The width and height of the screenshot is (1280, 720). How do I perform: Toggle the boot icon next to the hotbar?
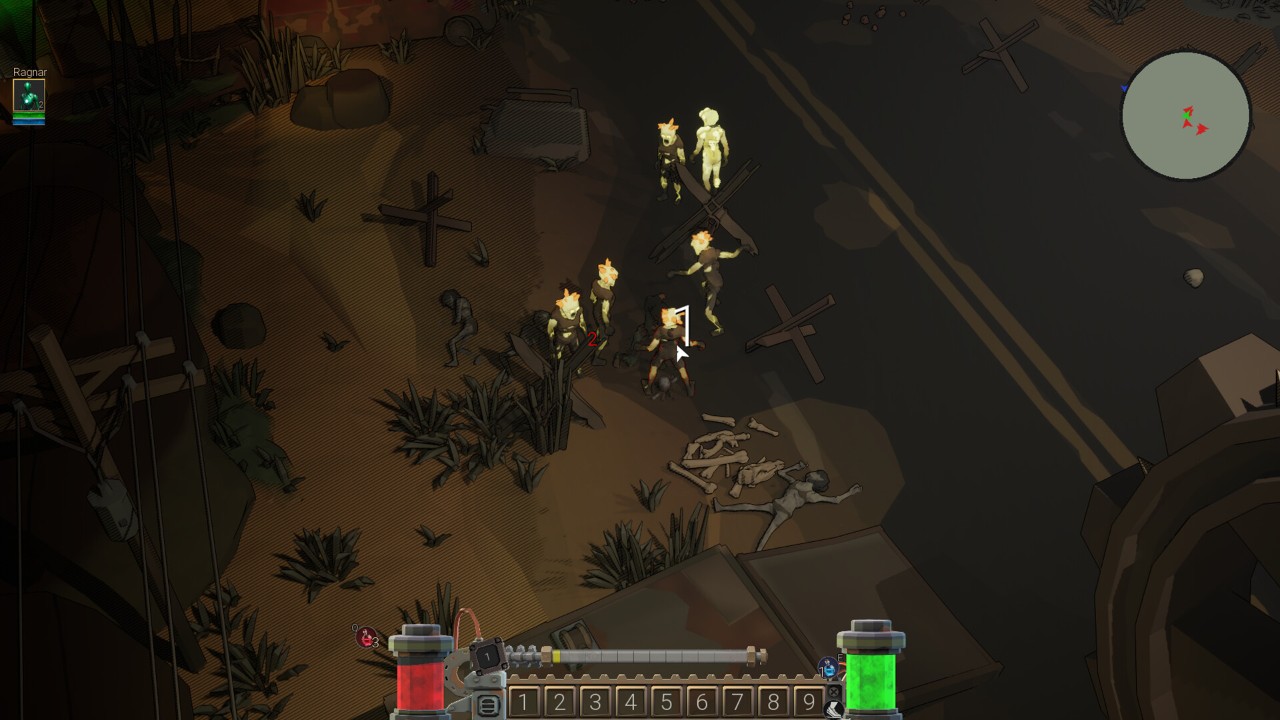833,709
